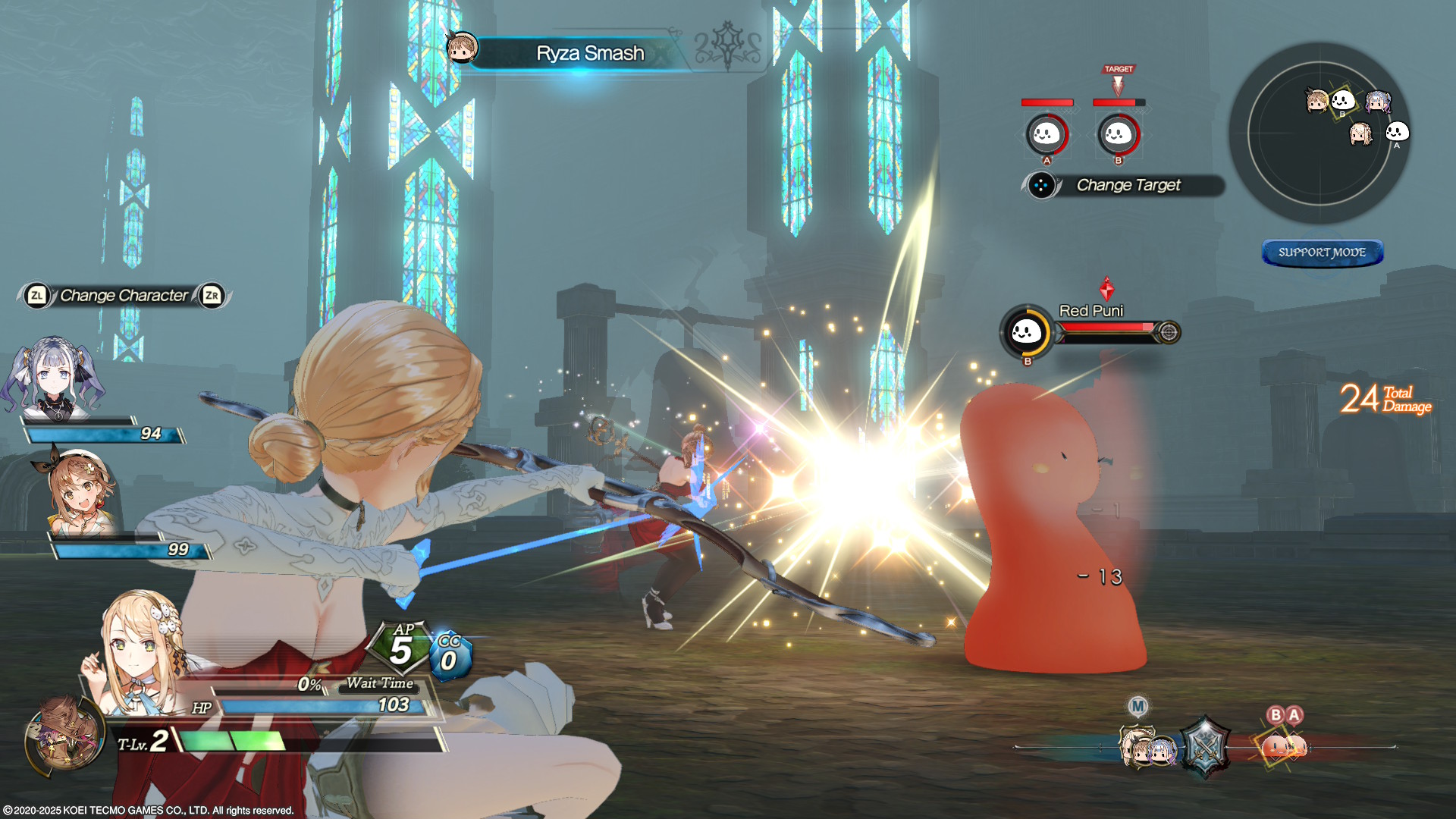The height and width of the screenshot is (819, 1456).
Task: Click the Change Character label
Action: 124,296
